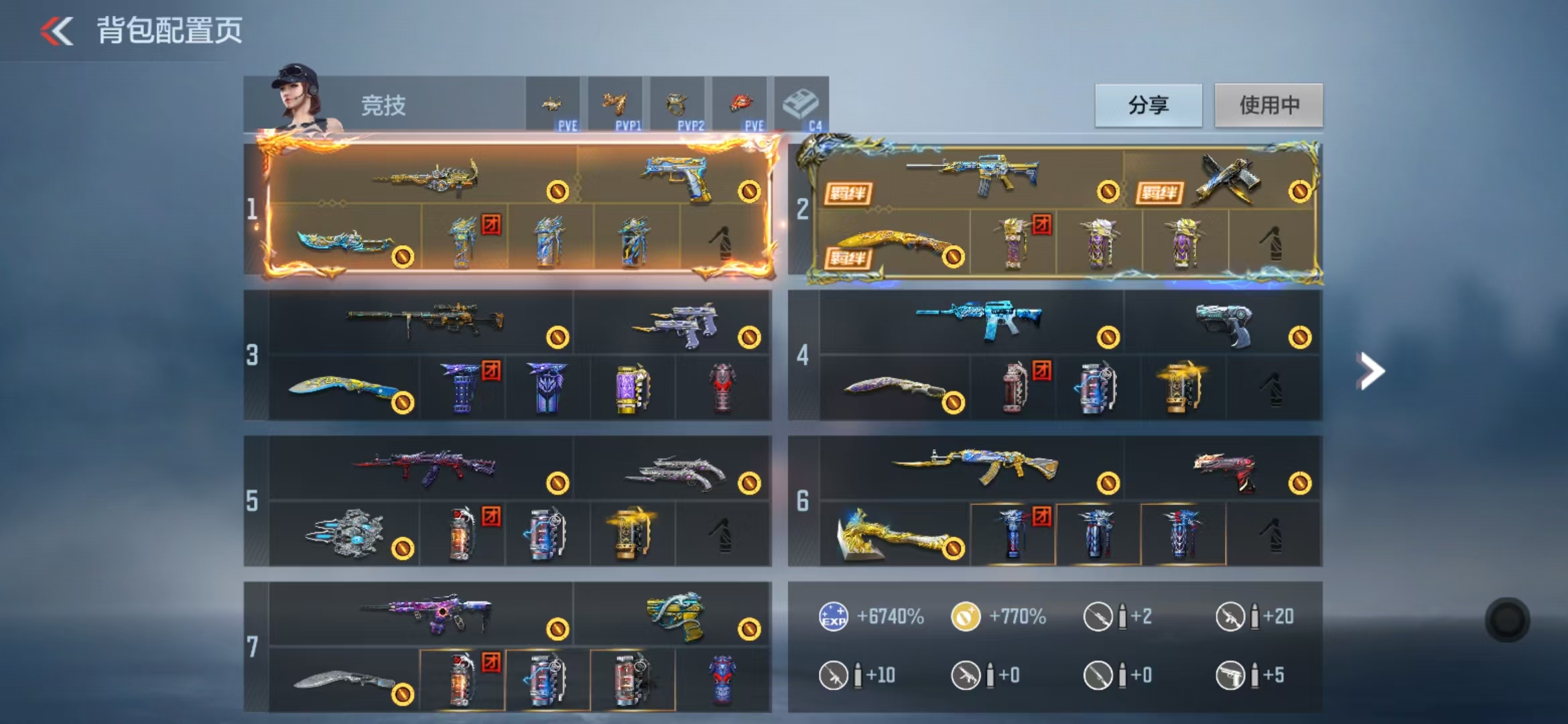Click the 分享 share button
The height and width of the screenshot is (724, 1568).
click(1148, 105)
